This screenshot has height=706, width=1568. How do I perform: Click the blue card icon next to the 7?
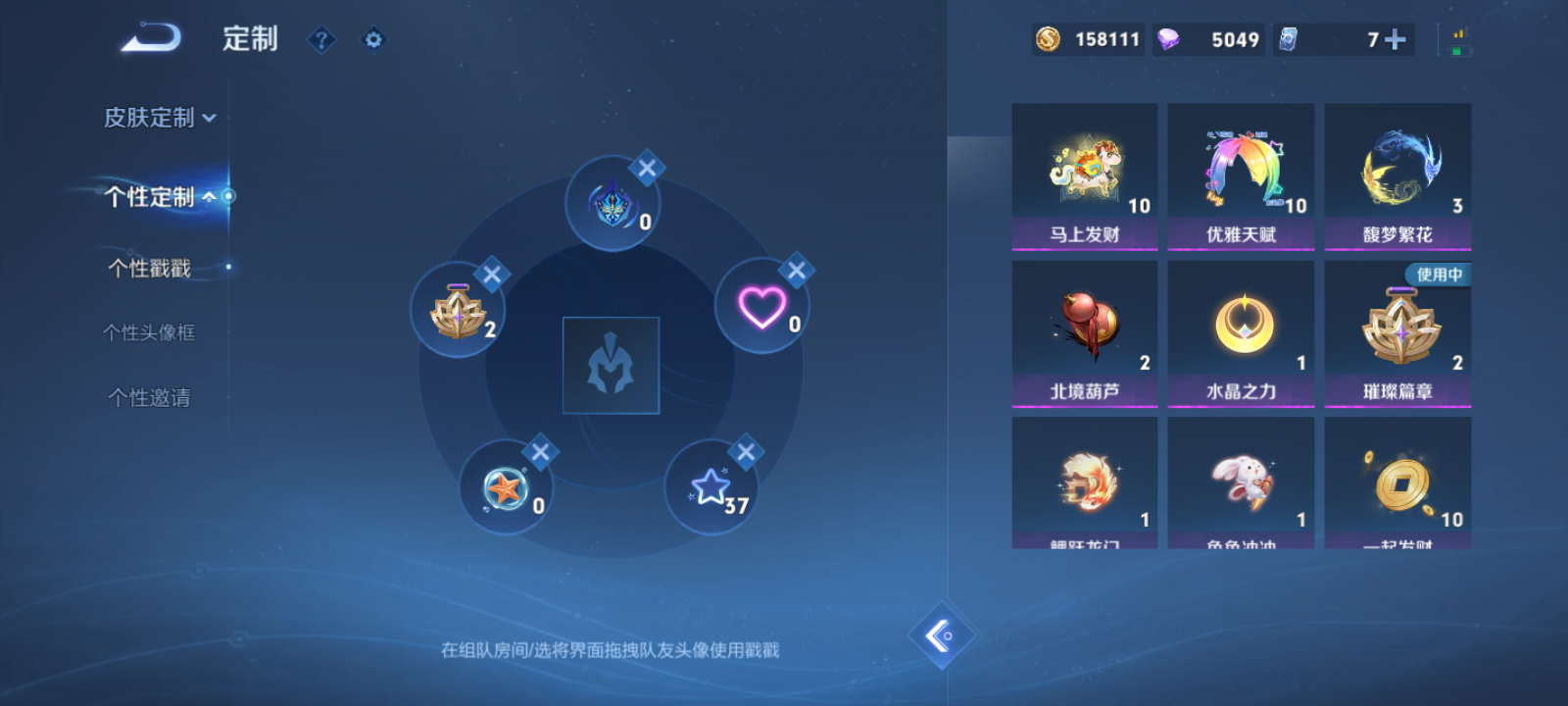(x=1292, y=39)
